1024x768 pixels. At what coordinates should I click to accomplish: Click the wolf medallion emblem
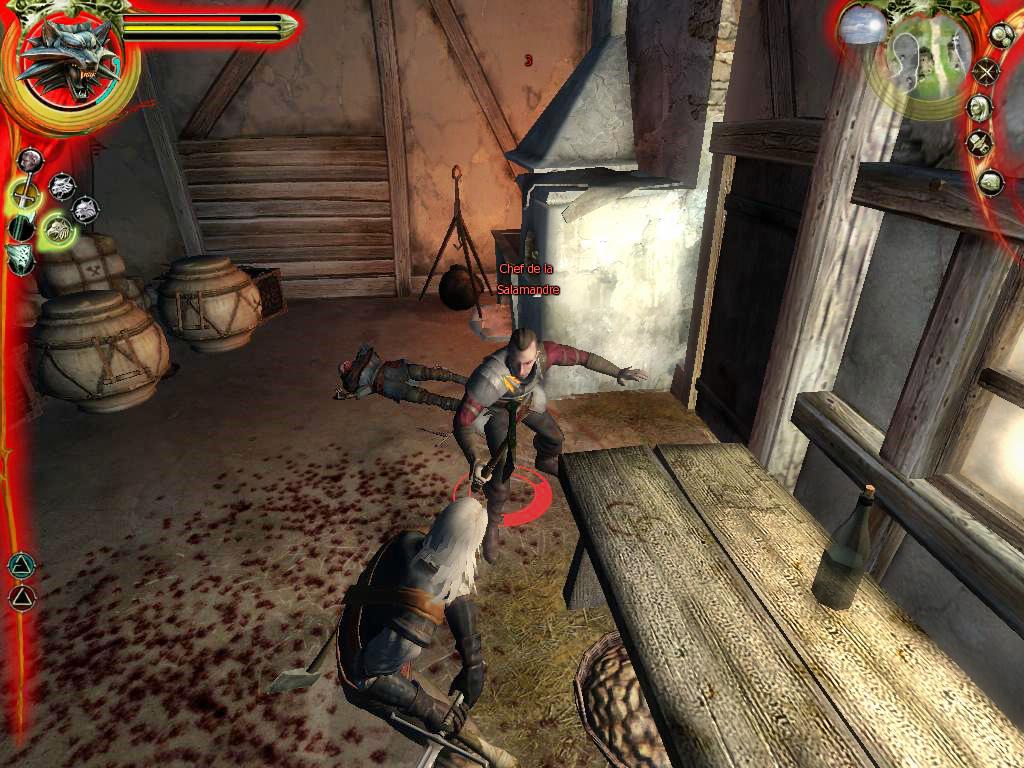[67, 62]
